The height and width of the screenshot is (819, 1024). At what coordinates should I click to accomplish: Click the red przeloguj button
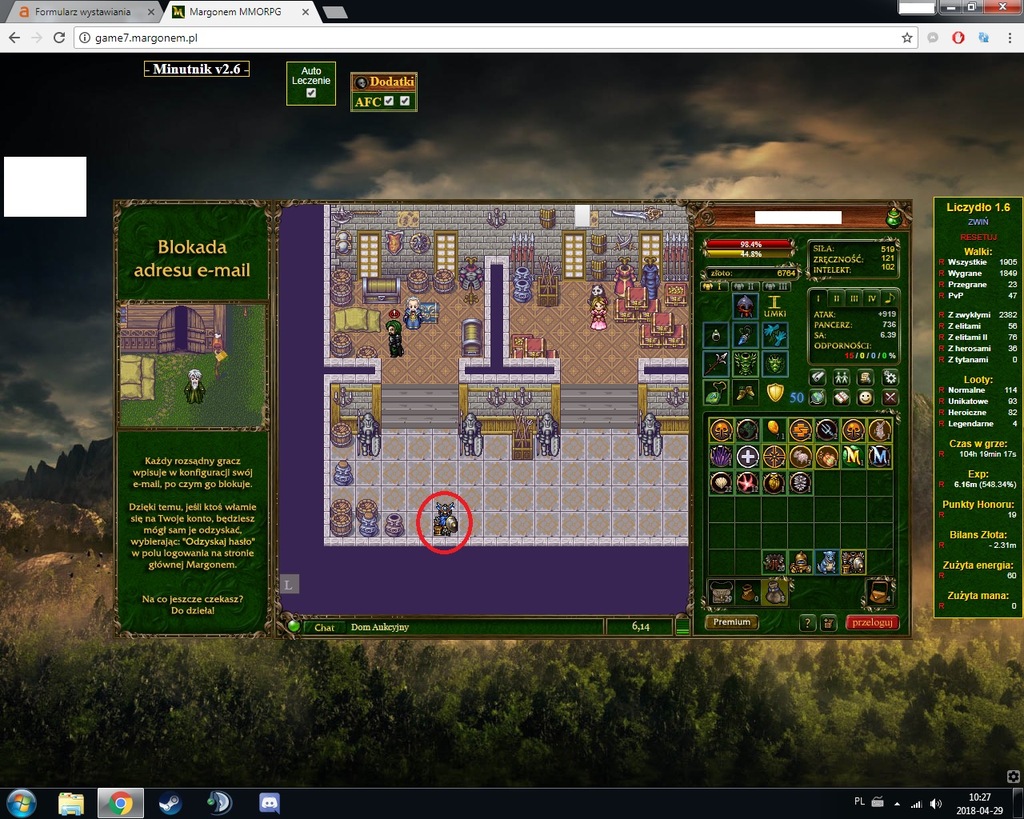(x=872, y=622)
